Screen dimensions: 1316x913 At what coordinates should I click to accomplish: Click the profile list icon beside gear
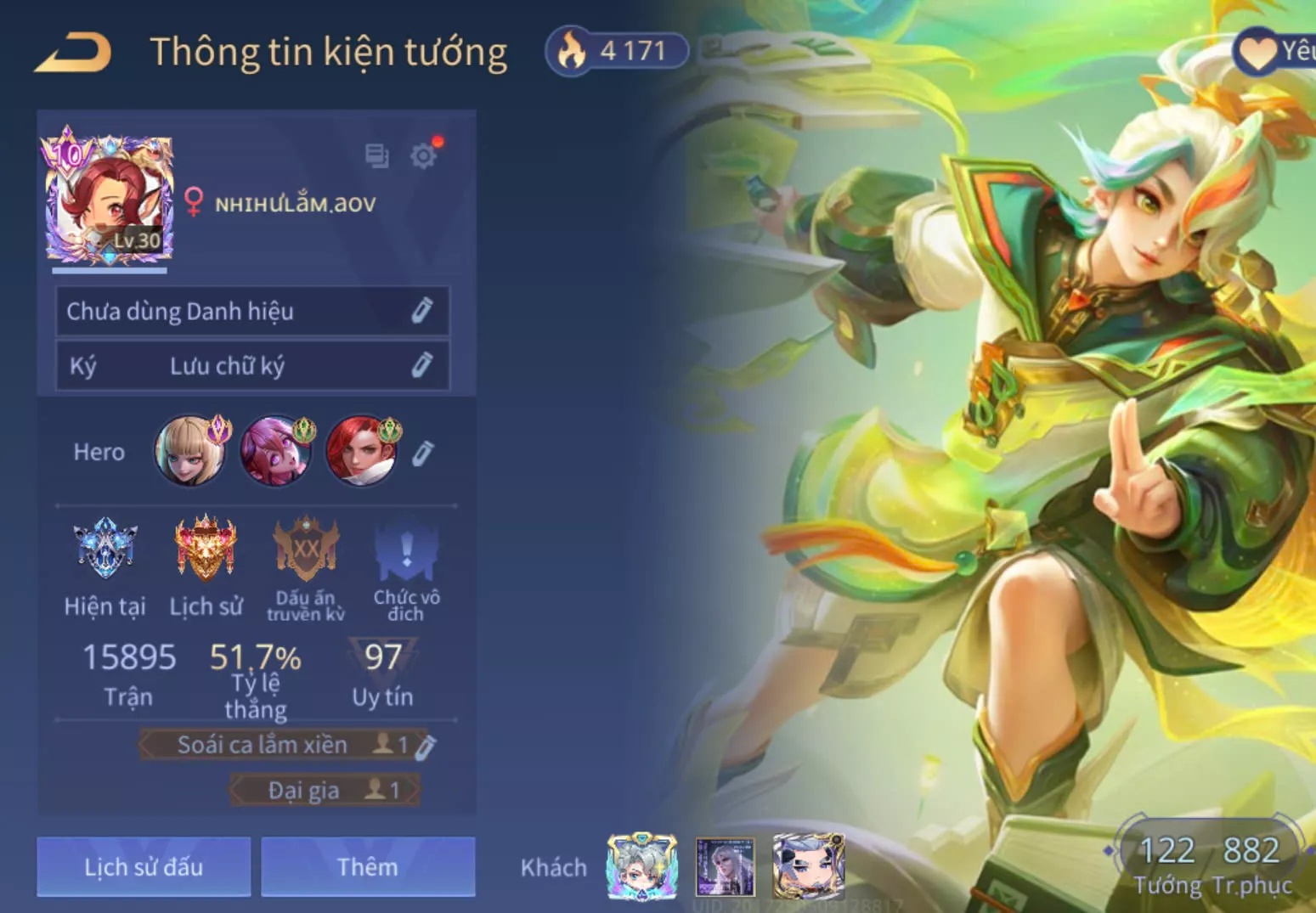(x=376, y=155)
